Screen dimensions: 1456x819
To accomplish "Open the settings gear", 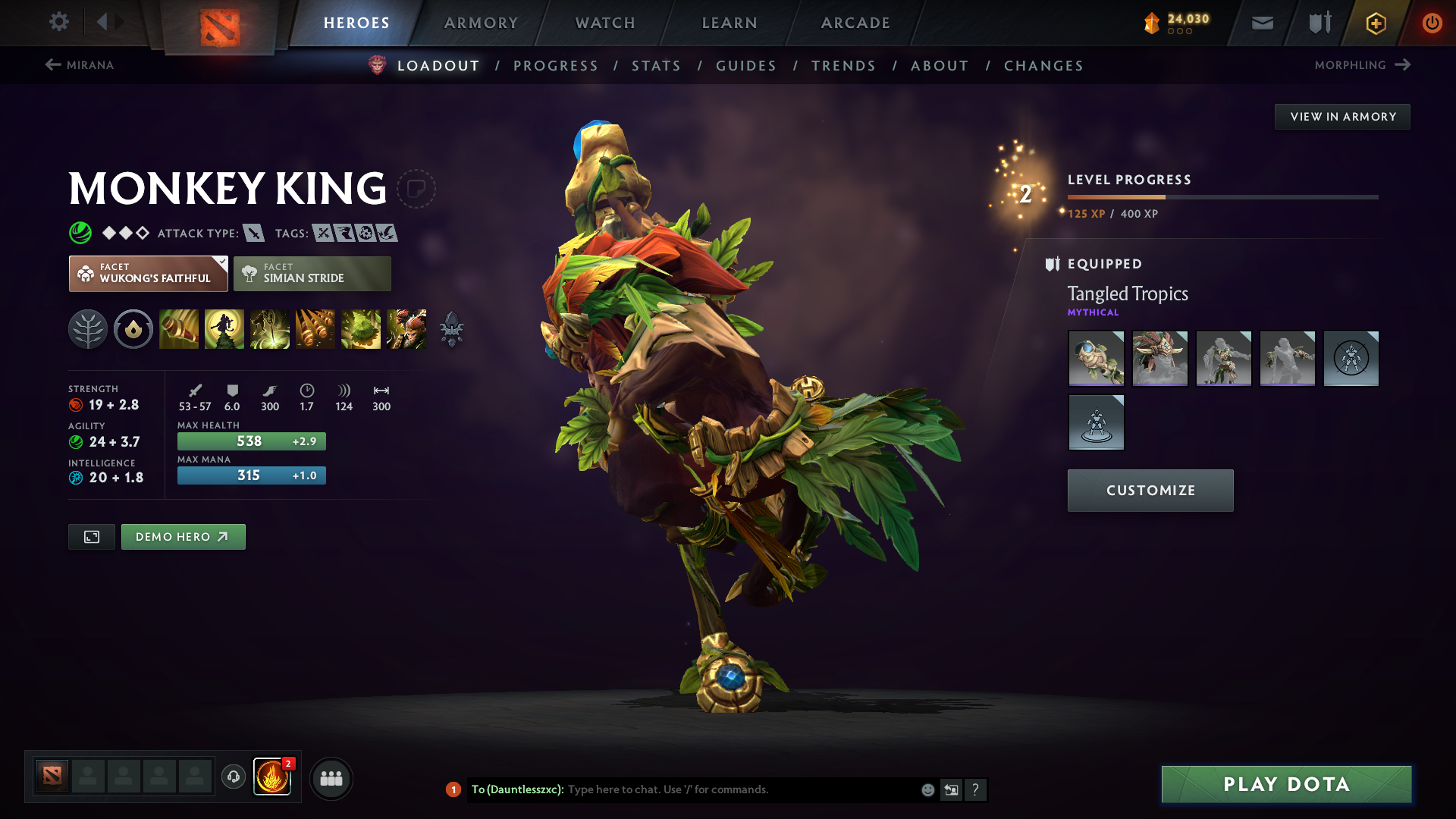I will 59,23.
